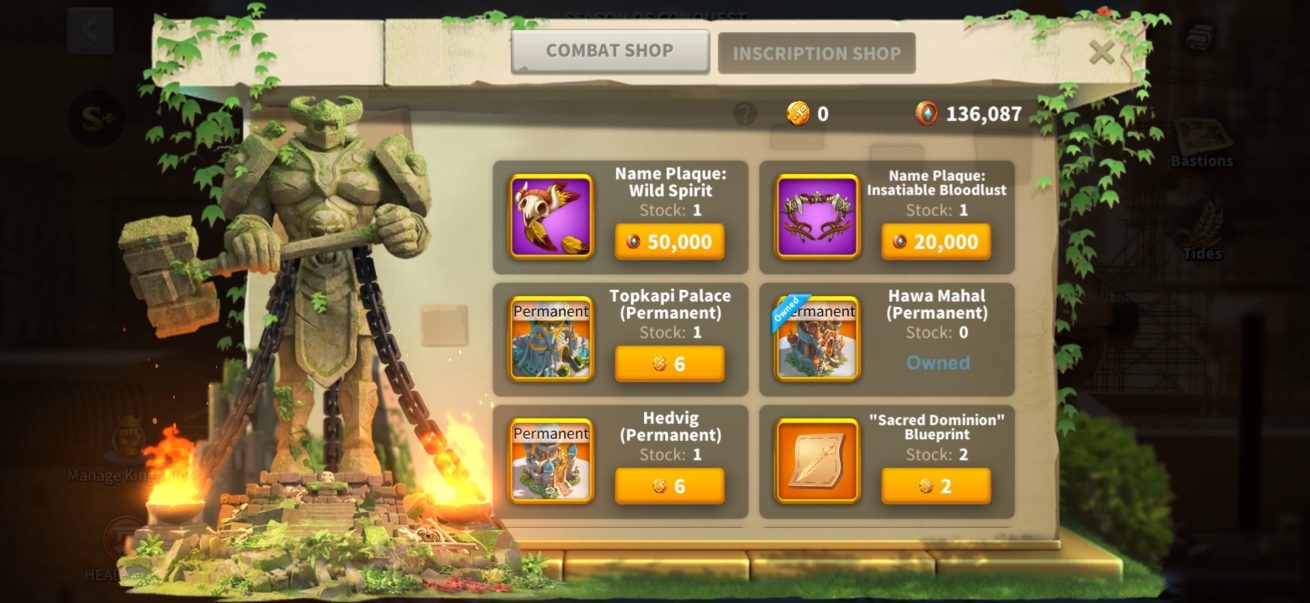This screenshot has height=603, width=1310.
Task: Inspect the Hedvig building thumbnail
Action: 551,461
